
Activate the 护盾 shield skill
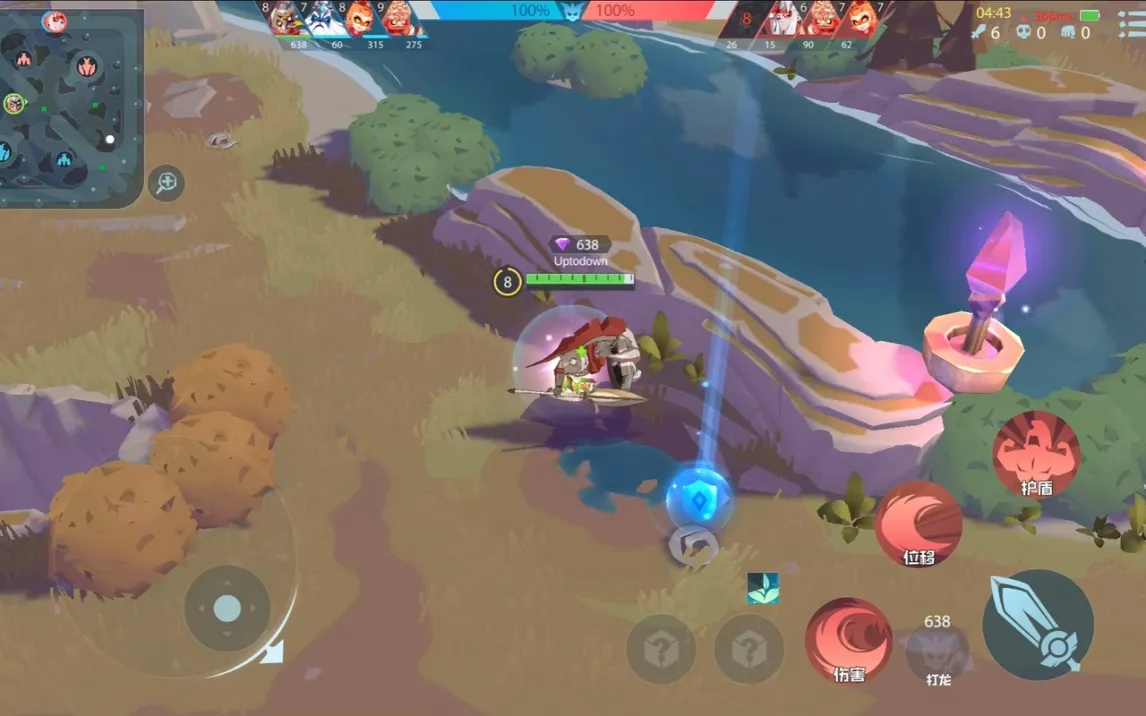pyautogui.click(x=1036, y=454)
